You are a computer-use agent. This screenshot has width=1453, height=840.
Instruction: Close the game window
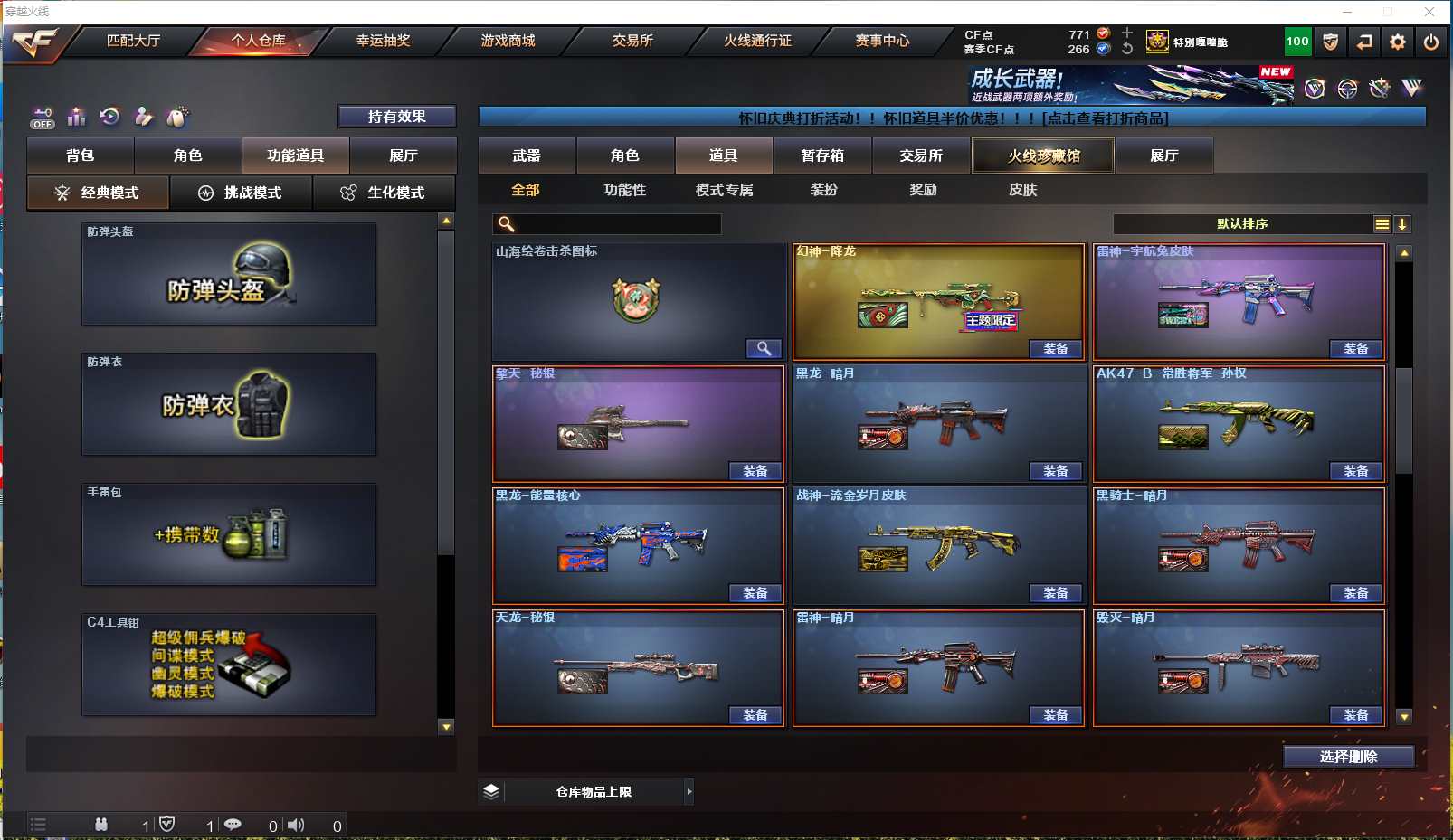[x=1429, y=12]
